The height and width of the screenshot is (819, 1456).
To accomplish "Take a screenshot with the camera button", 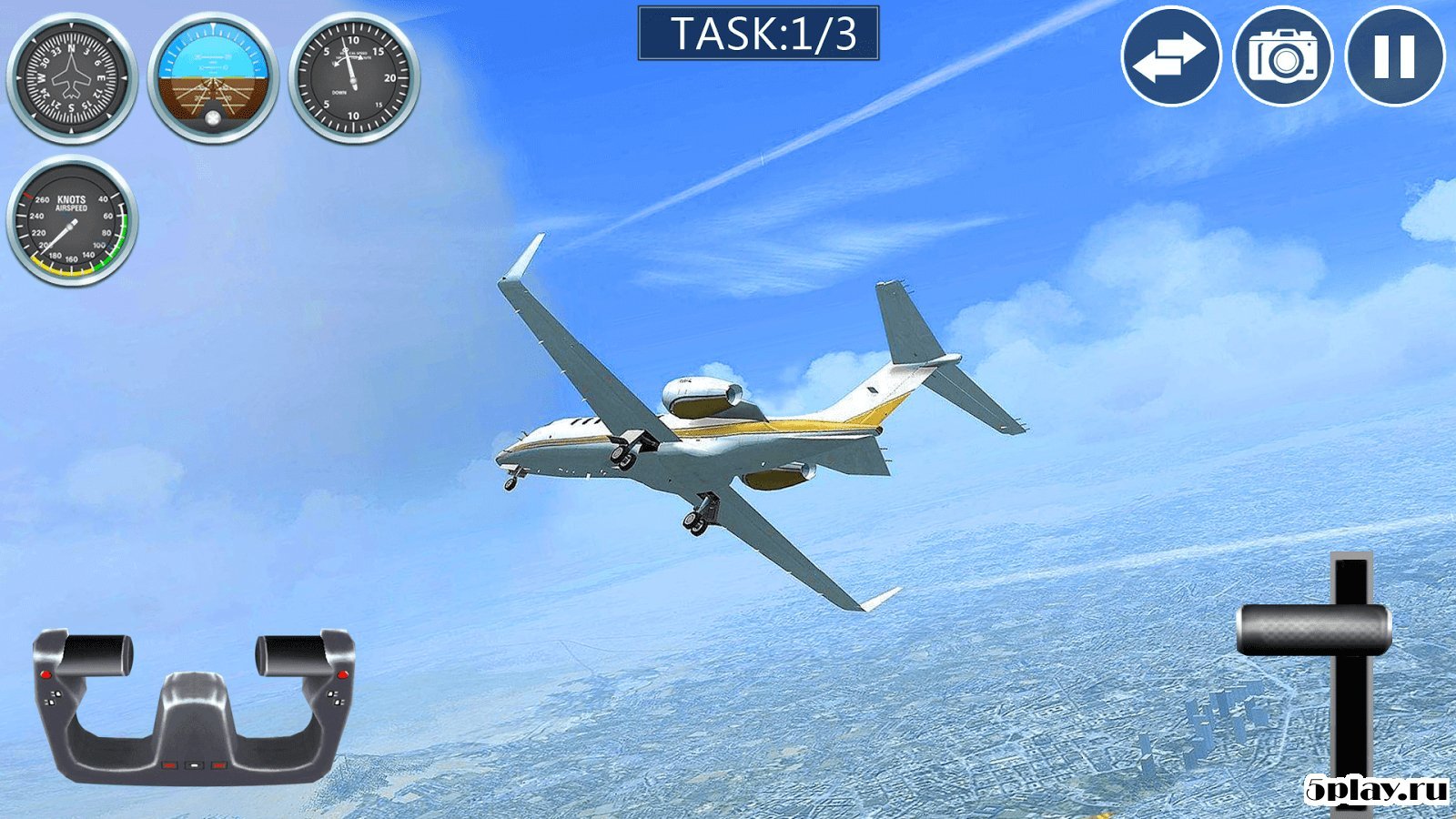I will (x=1282, y=56).
